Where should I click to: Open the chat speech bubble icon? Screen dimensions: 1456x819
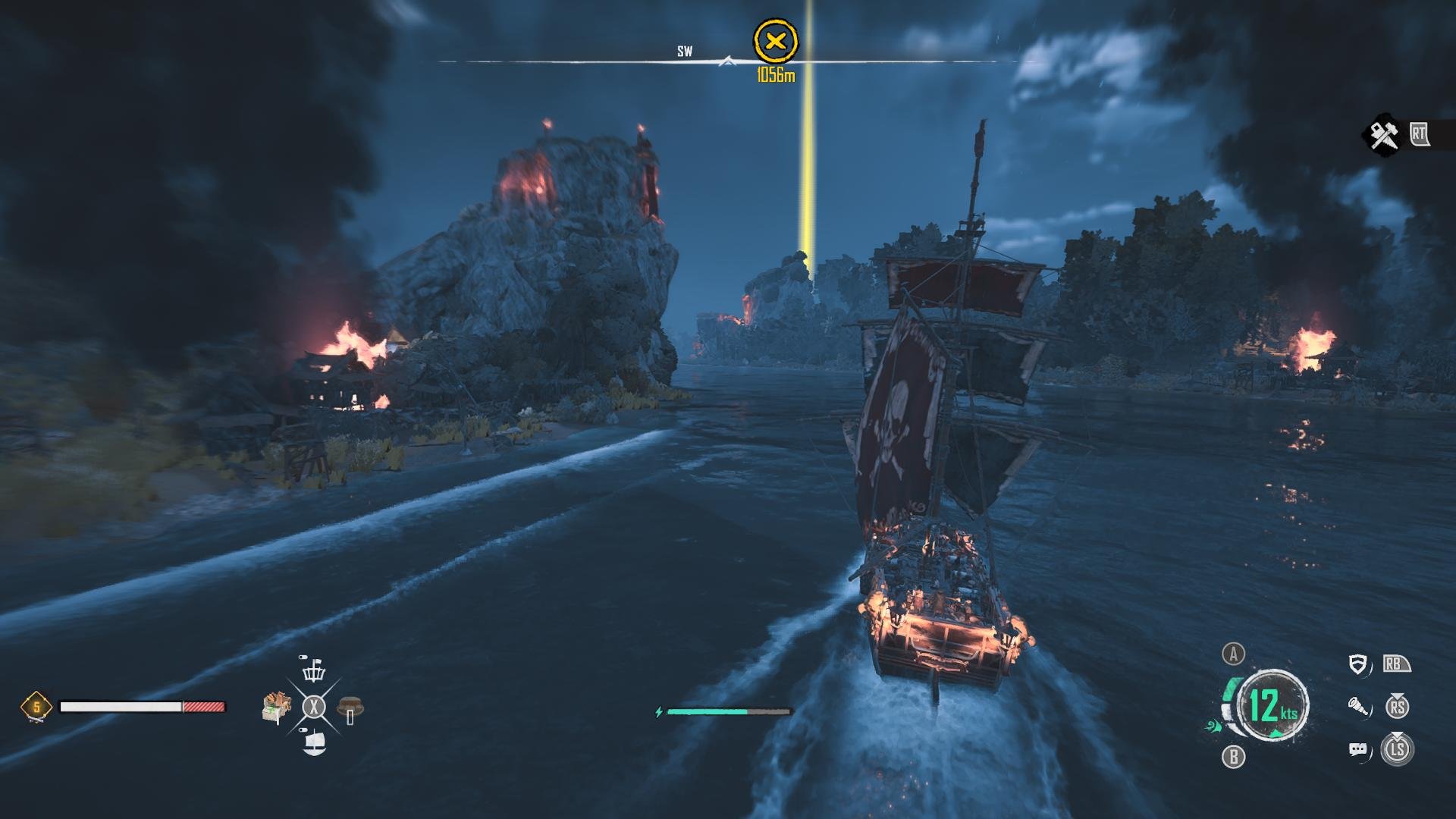coord(1358,750)
